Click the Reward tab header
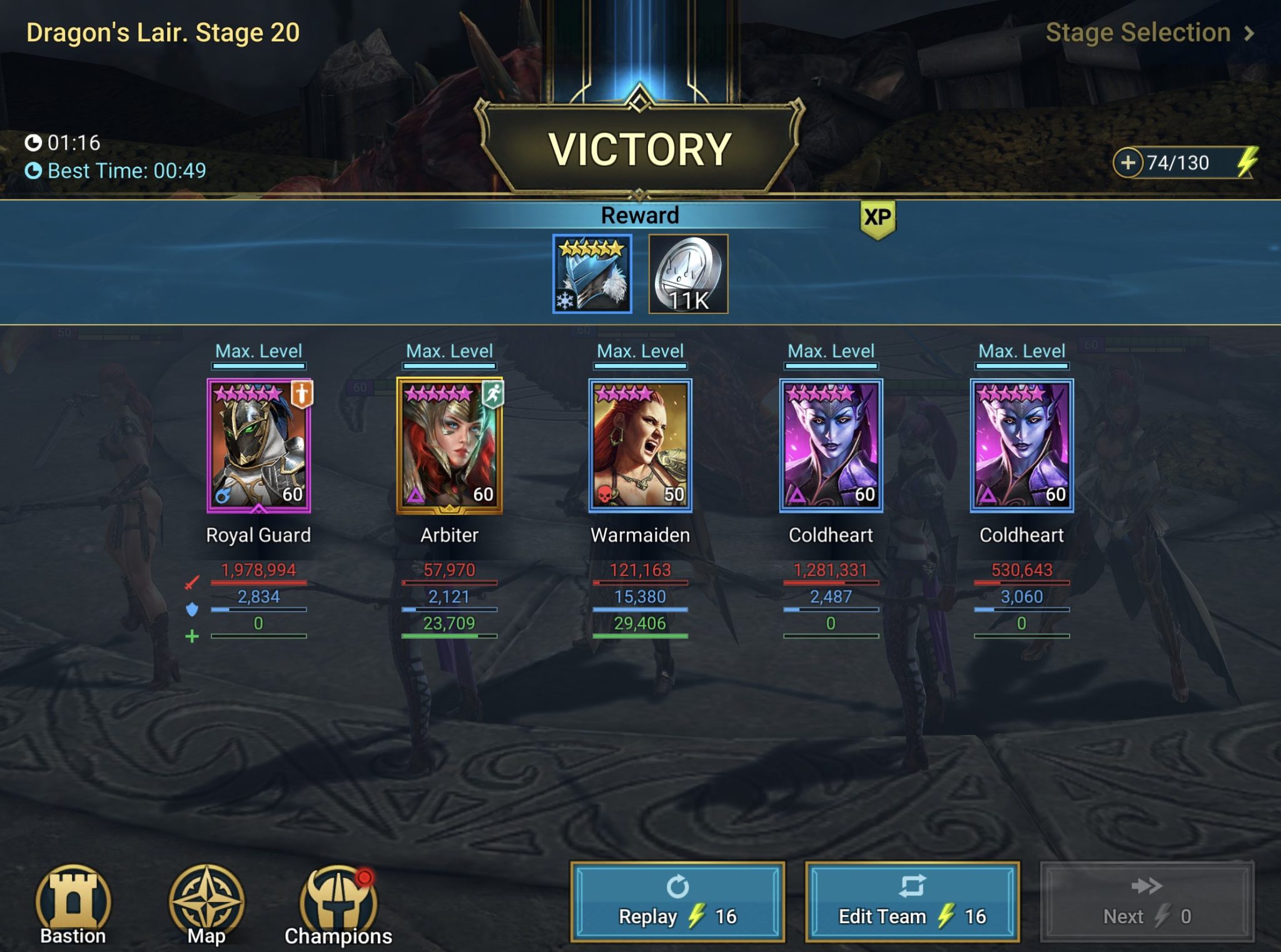The height and width of the screenshot is (952, 1281). pos(639,215)
